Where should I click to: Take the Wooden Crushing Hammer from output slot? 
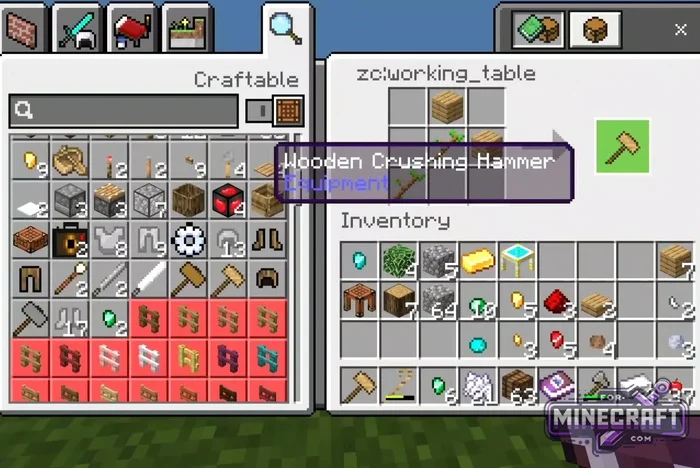pyautogui.click(x=622, y=147)
